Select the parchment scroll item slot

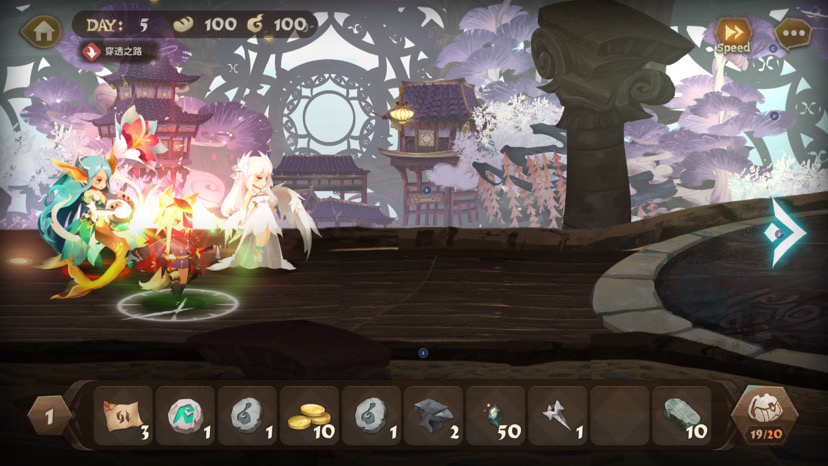[124, 415]
